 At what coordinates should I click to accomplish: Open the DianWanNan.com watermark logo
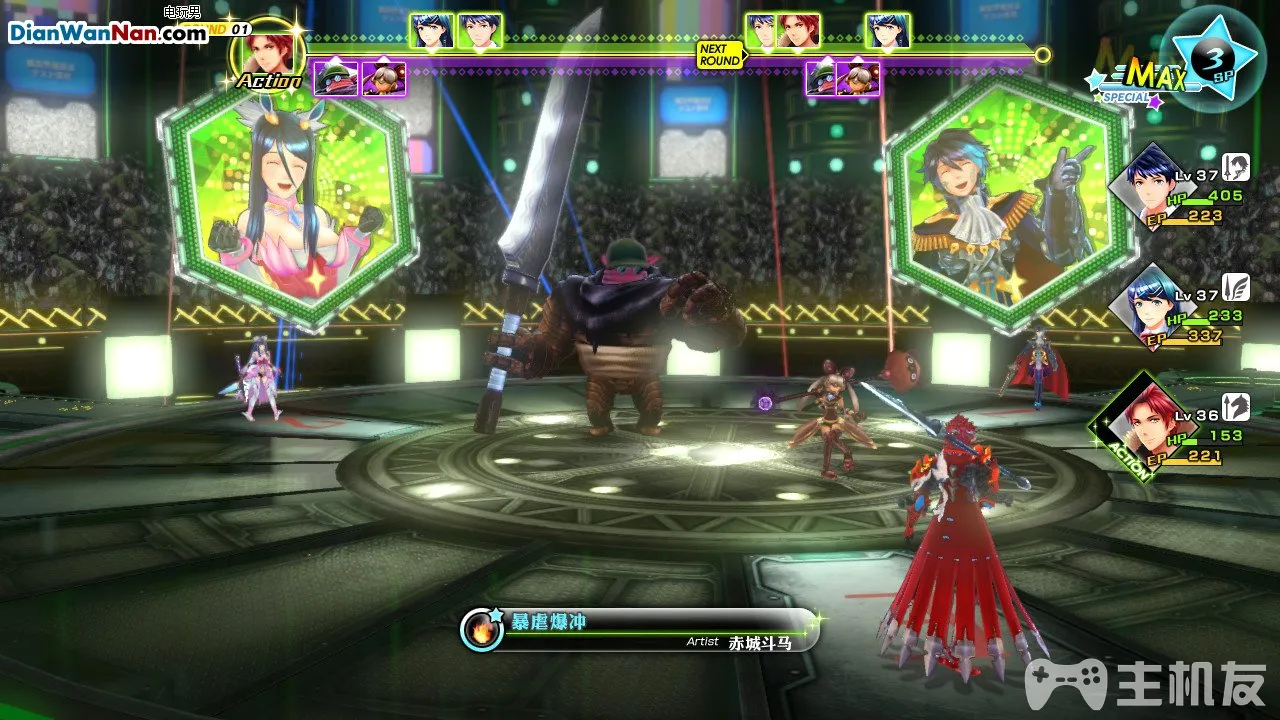click(x=108, y=32)
